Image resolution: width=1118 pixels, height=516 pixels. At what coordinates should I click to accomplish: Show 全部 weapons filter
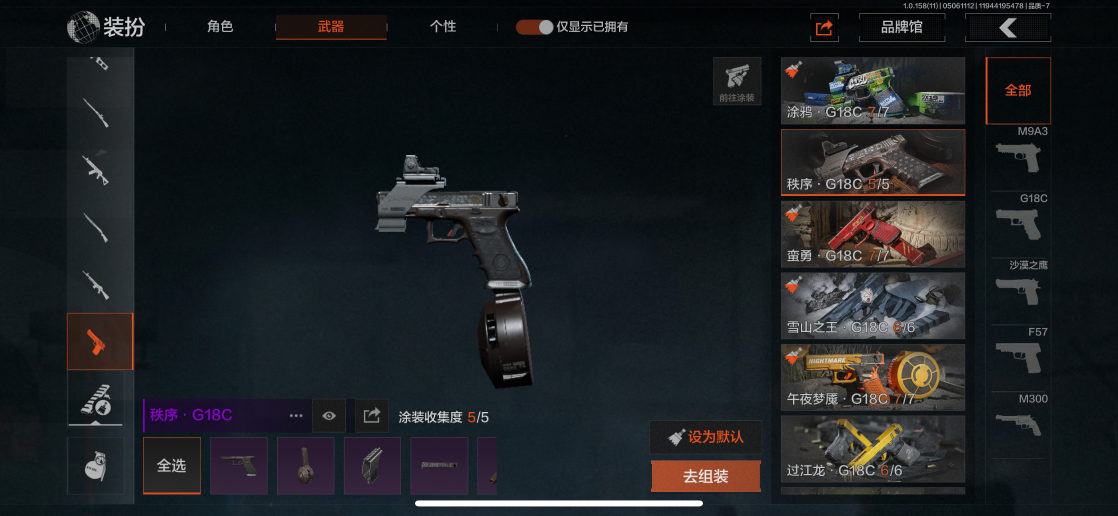coord(1018,91)
